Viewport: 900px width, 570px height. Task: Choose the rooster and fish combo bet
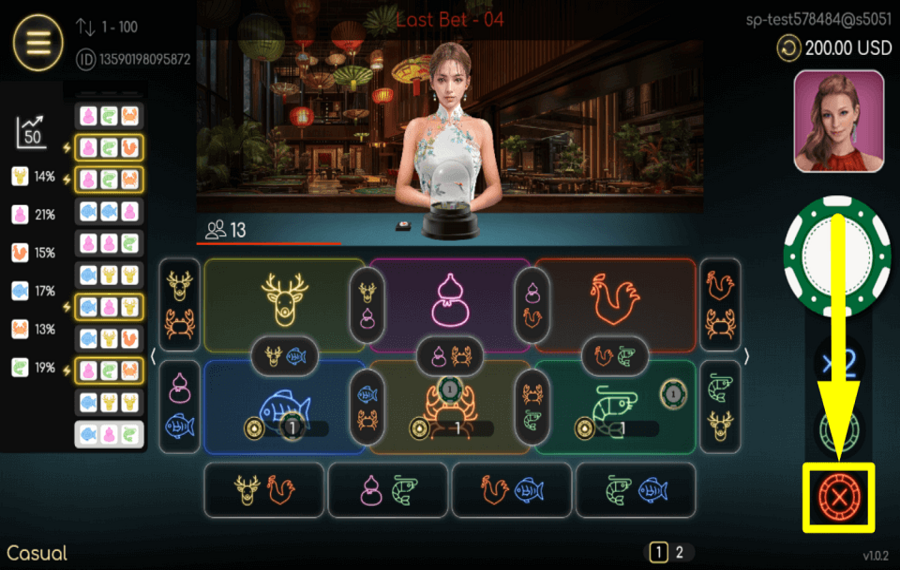pyautogui.click(x=511, y=490)
